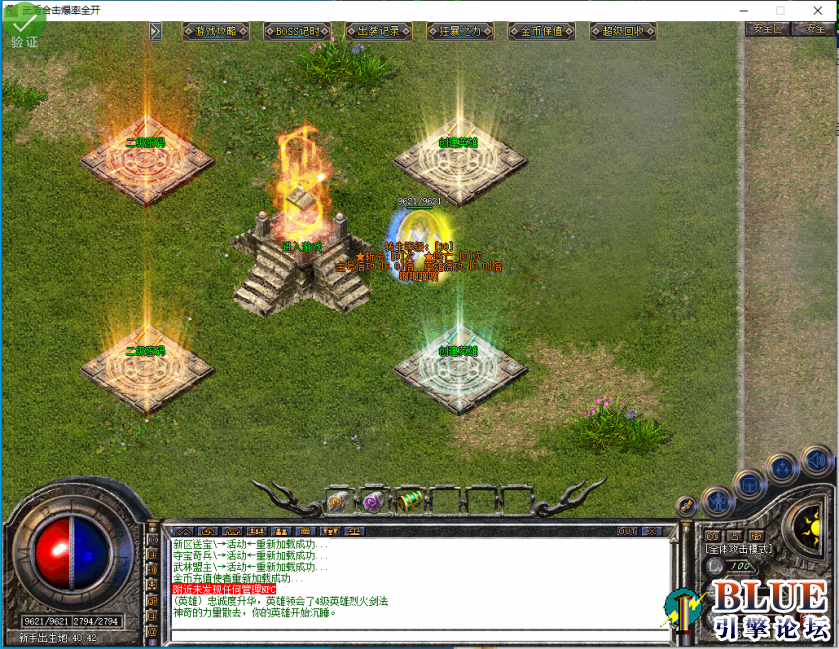
Task: Click the green 验证 checkmark badge
Action: pyautogui.click(x=22, y=28)
